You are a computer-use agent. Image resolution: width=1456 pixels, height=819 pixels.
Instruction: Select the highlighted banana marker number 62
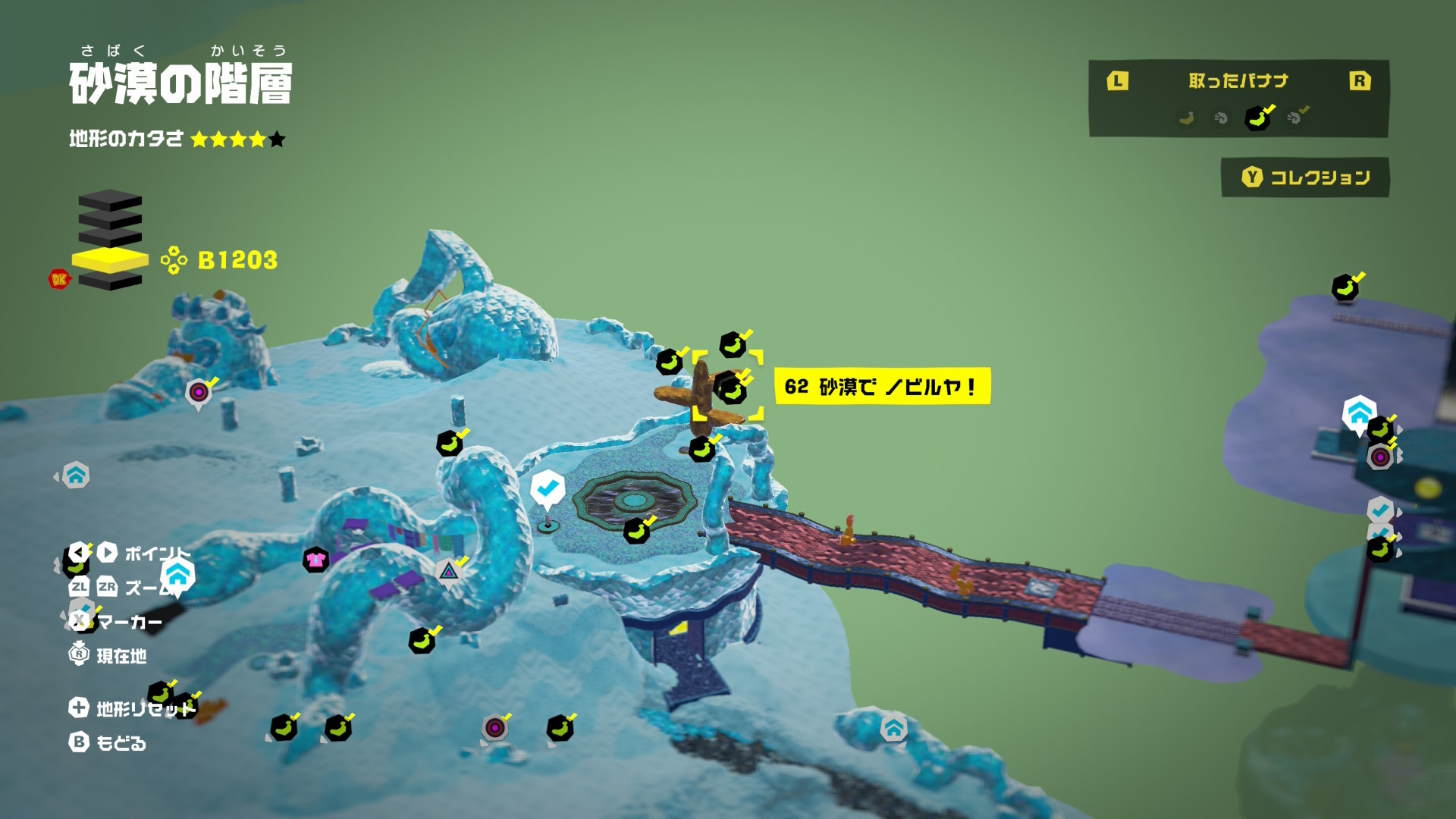(730, 388)
